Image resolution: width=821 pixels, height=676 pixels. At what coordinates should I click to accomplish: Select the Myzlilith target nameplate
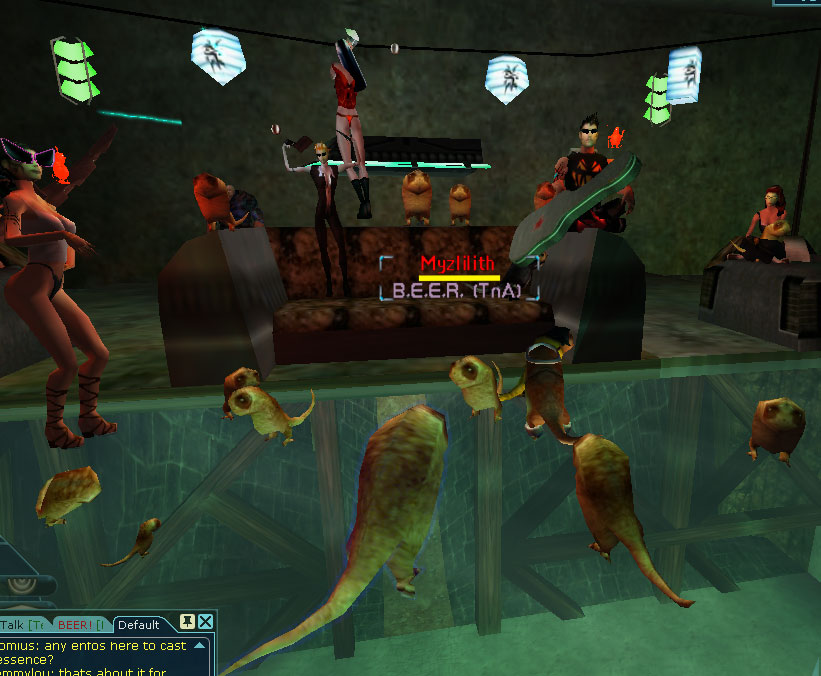point(459,264)
